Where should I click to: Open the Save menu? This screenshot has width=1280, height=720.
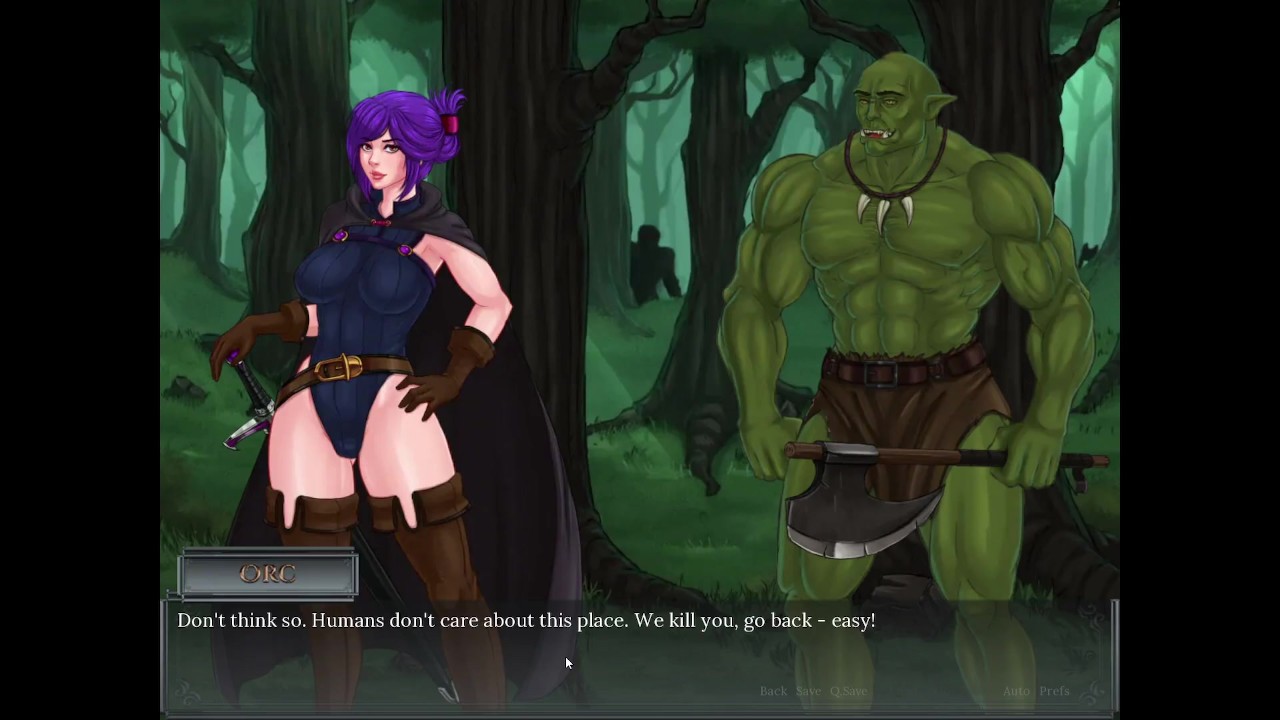(808, 691)
